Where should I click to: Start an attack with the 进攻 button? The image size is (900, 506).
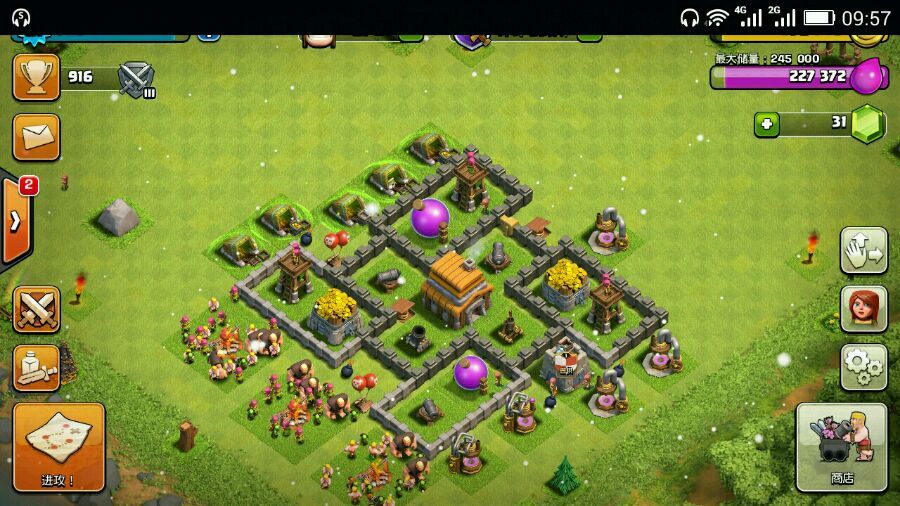pyautogui.click(x=59, y=447)
